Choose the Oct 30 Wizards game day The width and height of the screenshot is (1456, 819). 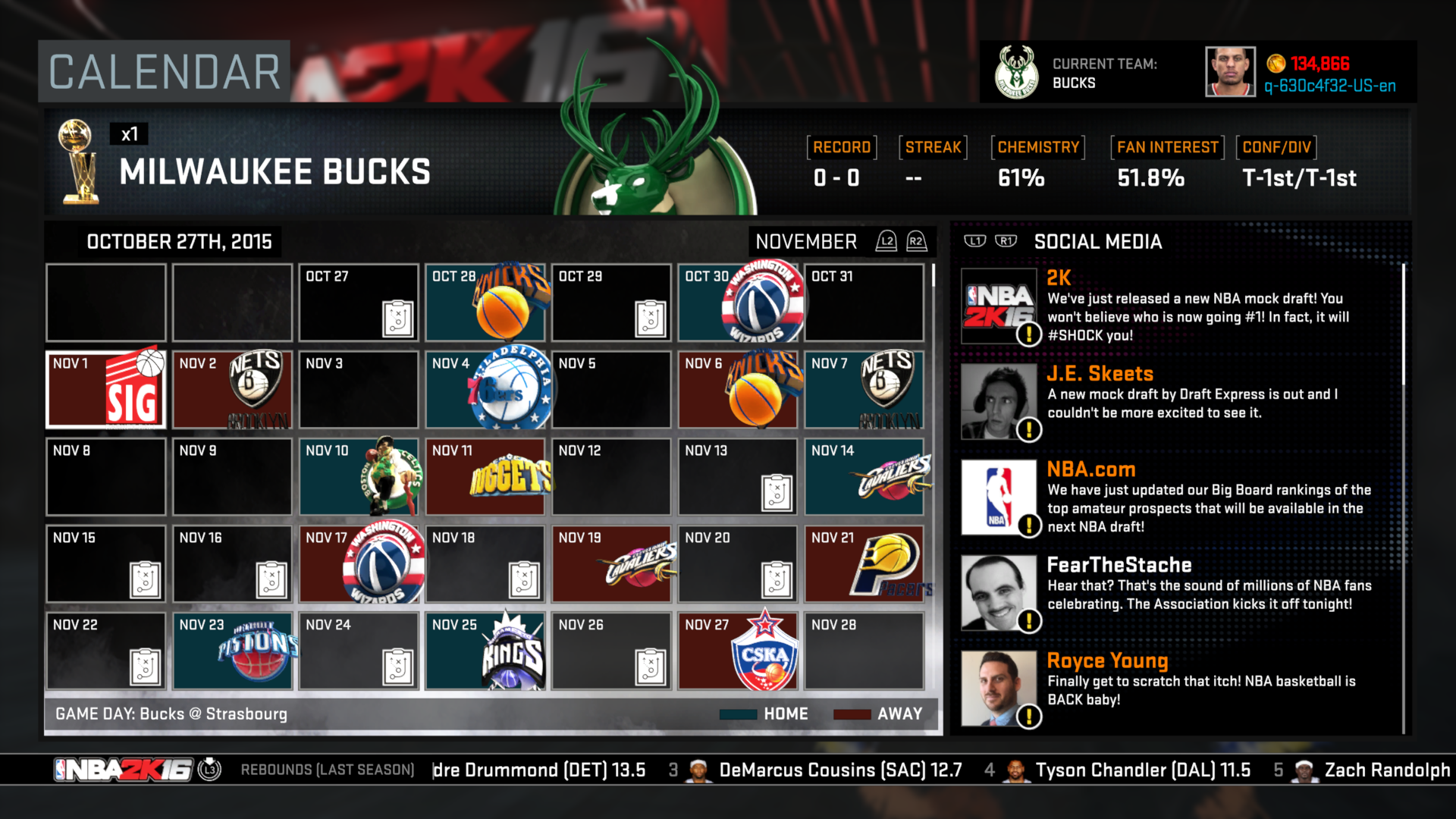click(738, 303)
